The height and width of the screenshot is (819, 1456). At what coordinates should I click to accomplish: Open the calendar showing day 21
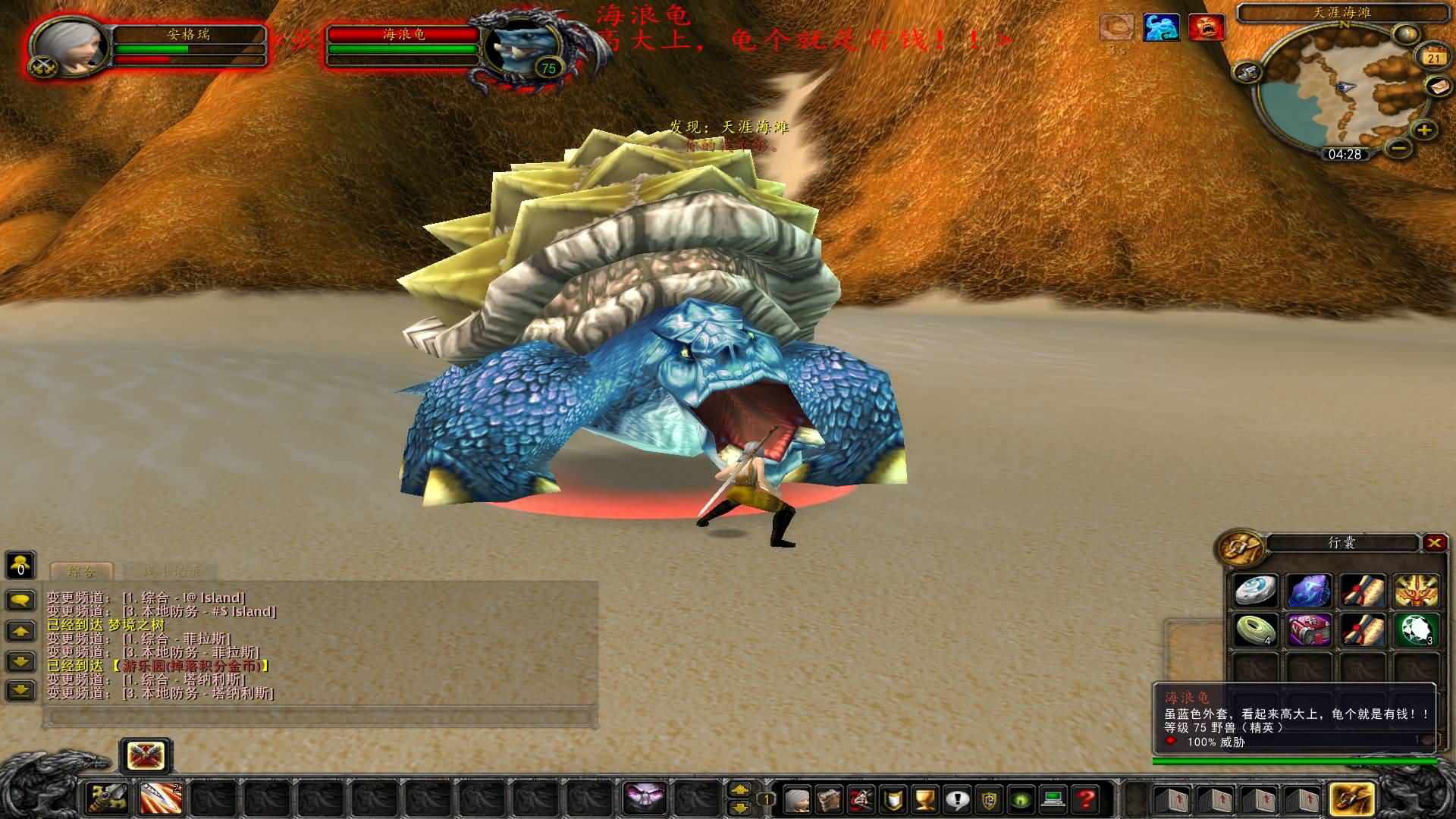pyautogui.click(x=1432, y=58)
